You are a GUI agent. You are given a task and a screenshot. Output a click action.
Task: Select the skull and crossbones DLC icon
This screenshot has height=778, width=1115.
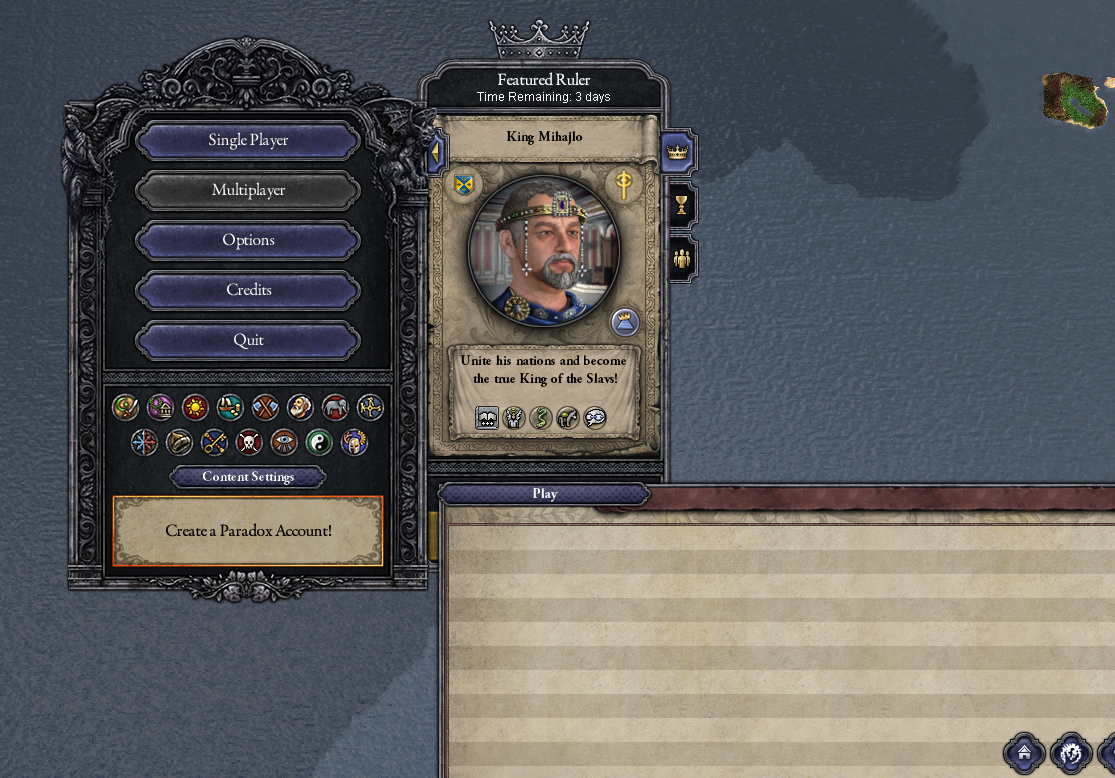point(249,441)
